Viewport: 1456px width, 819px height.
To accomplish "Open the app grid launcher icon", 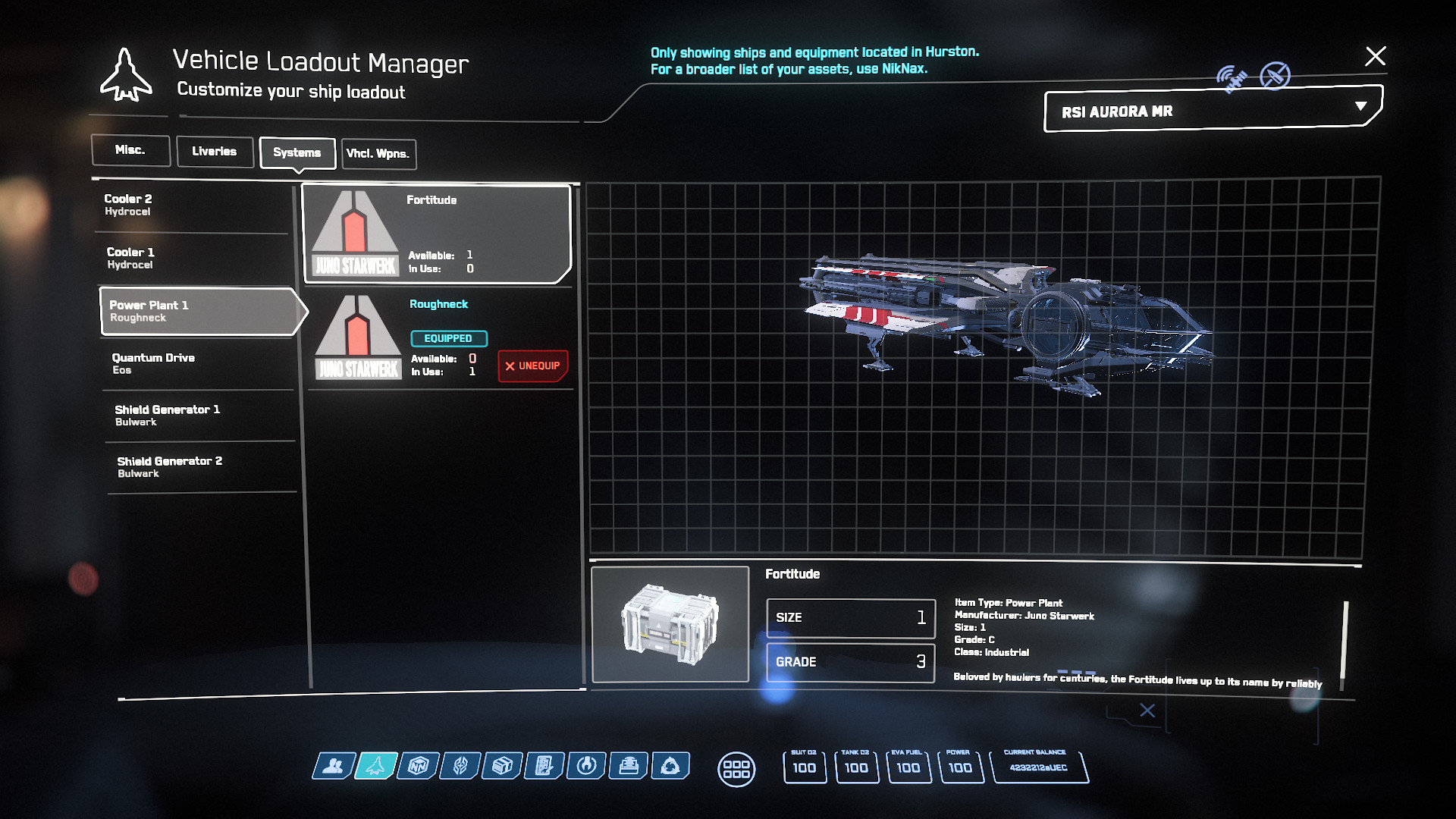I will [x=736, y=769].
